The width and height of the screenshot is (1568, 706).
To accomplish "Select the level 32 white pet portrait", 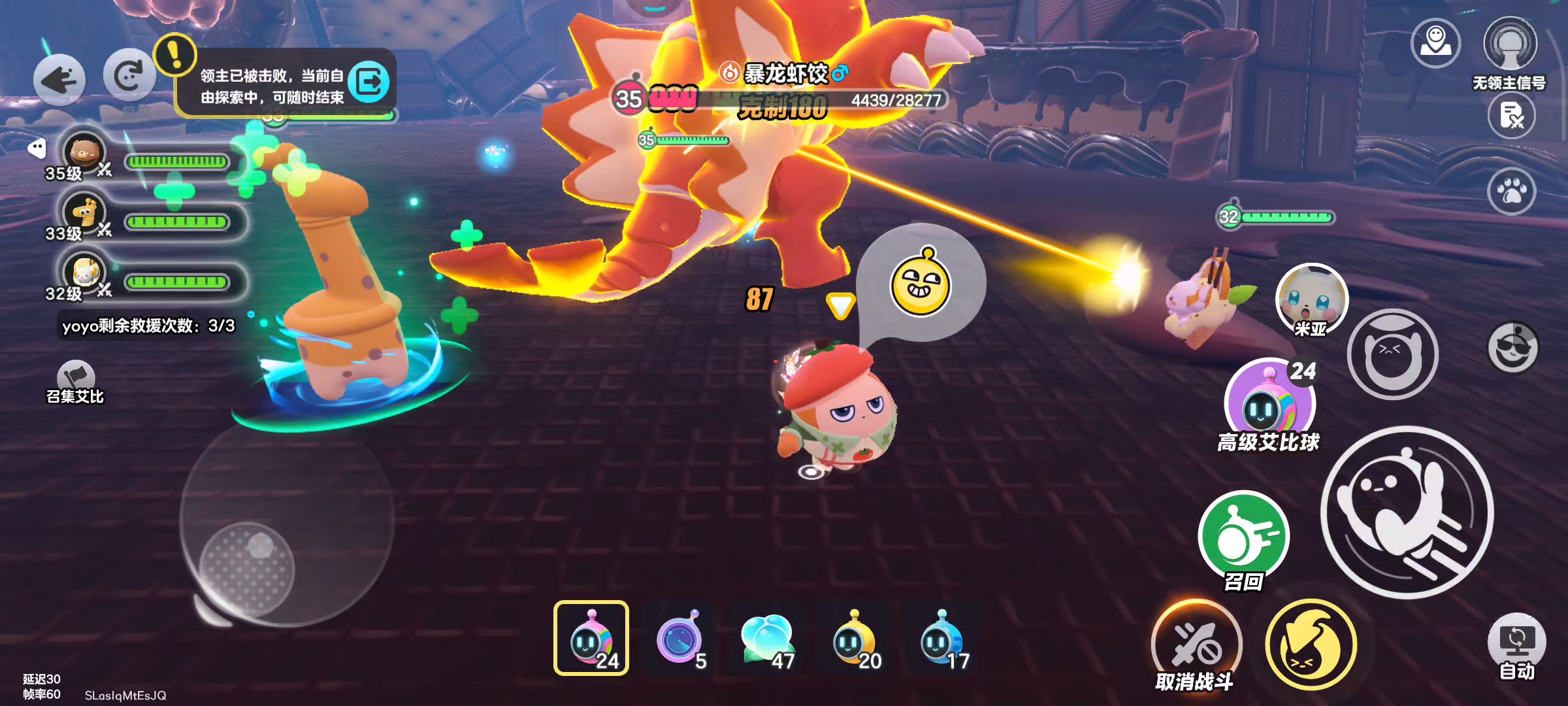I will (84, 272).
